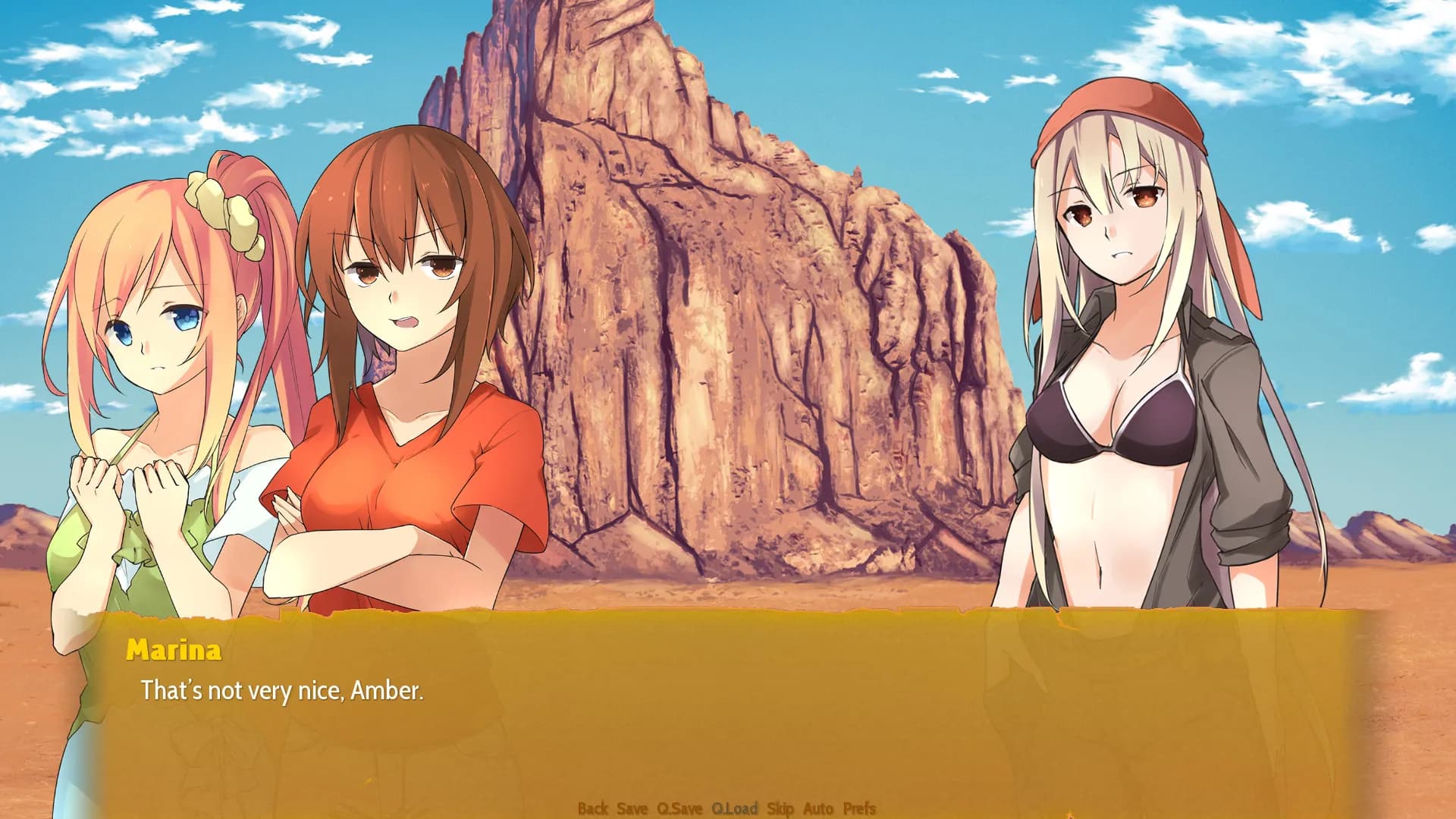Perform a quick save with Q.Save
This screenshot has width=1456, height=819.
click(681, 809)
